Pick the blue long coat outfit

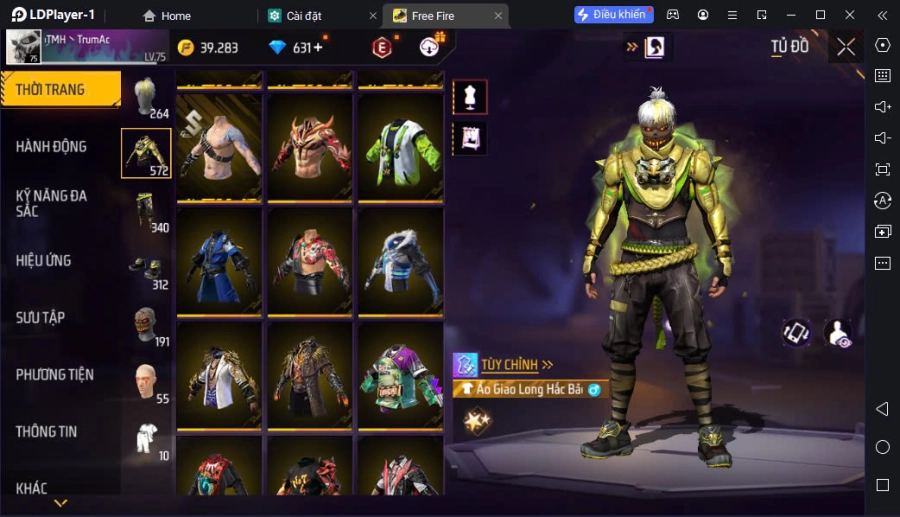(219, 262)
